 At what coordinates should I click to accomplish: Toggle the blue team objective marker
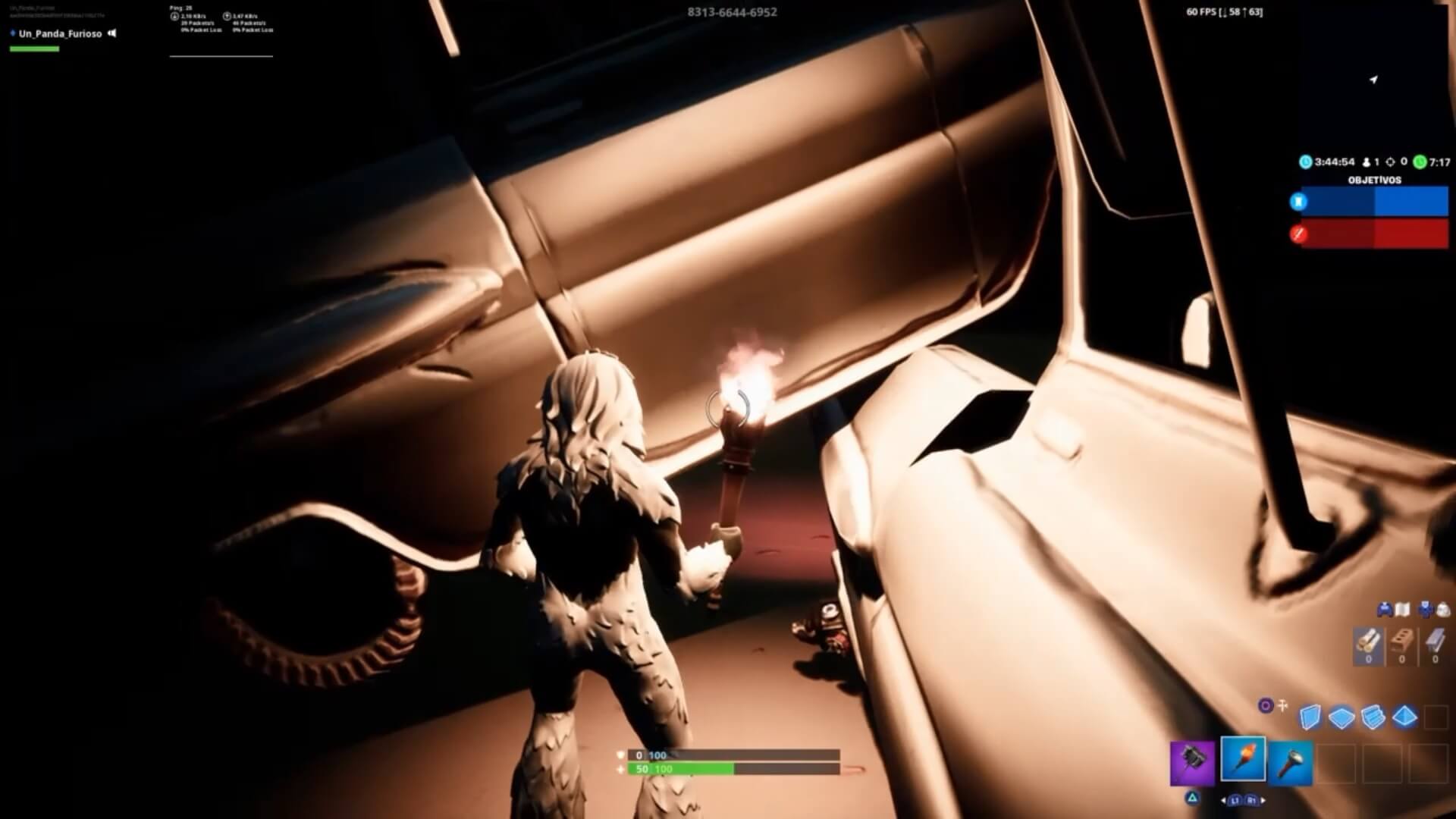(1298, 202)
